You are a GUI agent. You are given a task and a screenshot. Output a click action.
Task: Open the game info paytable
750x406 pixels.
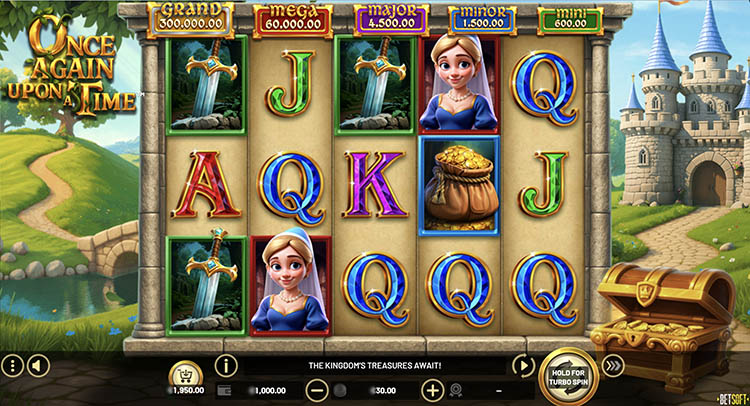coord(226,365)
